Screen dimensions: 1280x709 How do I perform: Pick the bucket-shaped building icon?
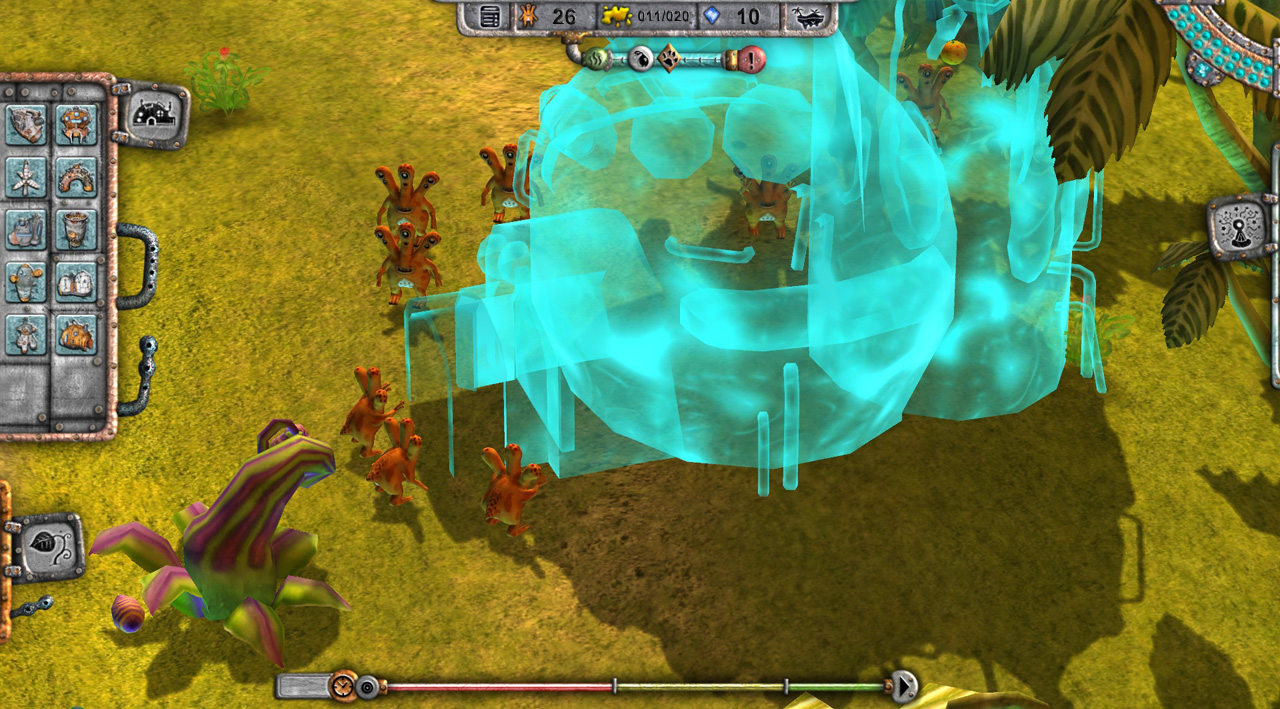coord(76,230)
